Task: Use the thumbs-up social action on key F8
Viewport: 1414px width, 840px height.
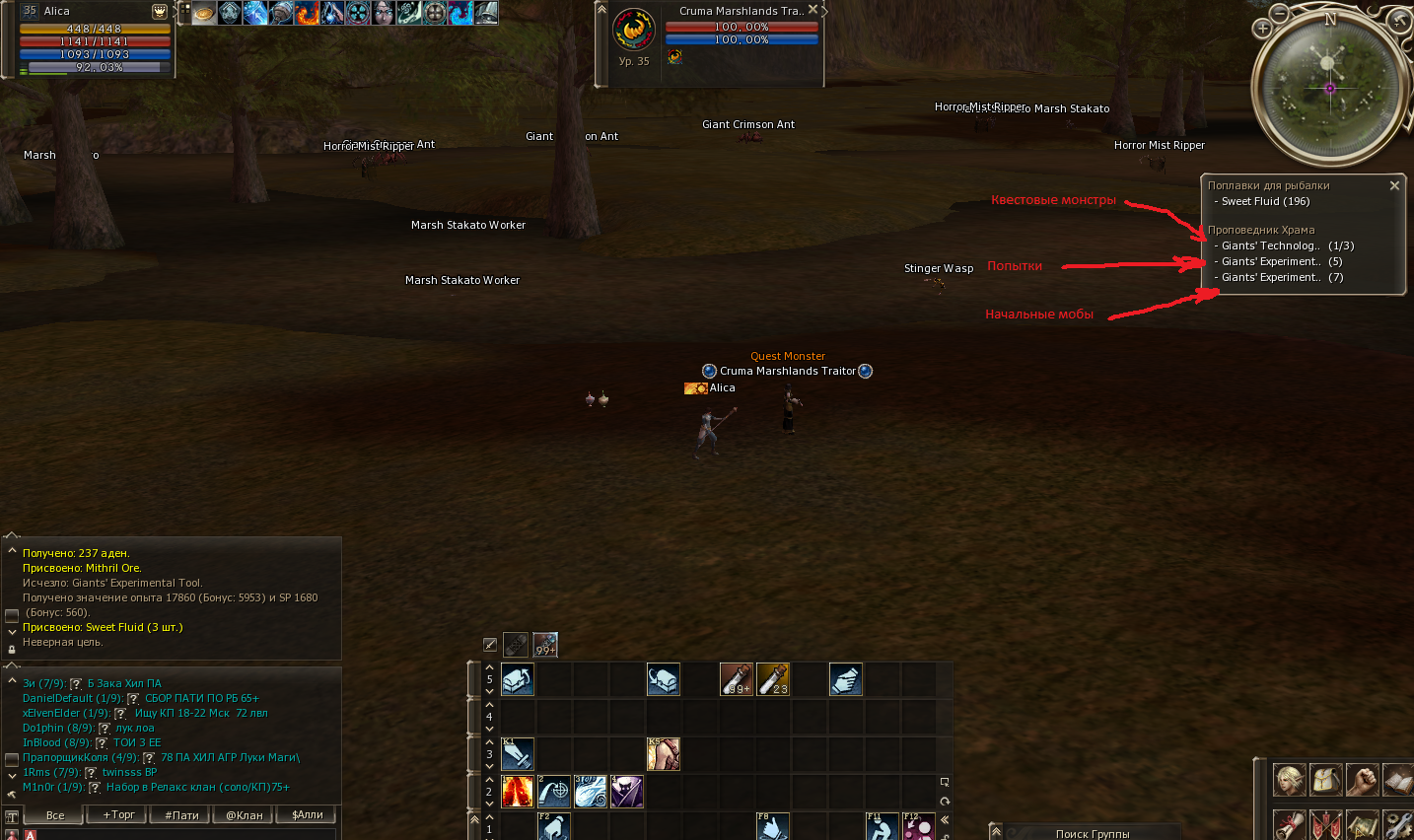Action: [x=772, y=827]
